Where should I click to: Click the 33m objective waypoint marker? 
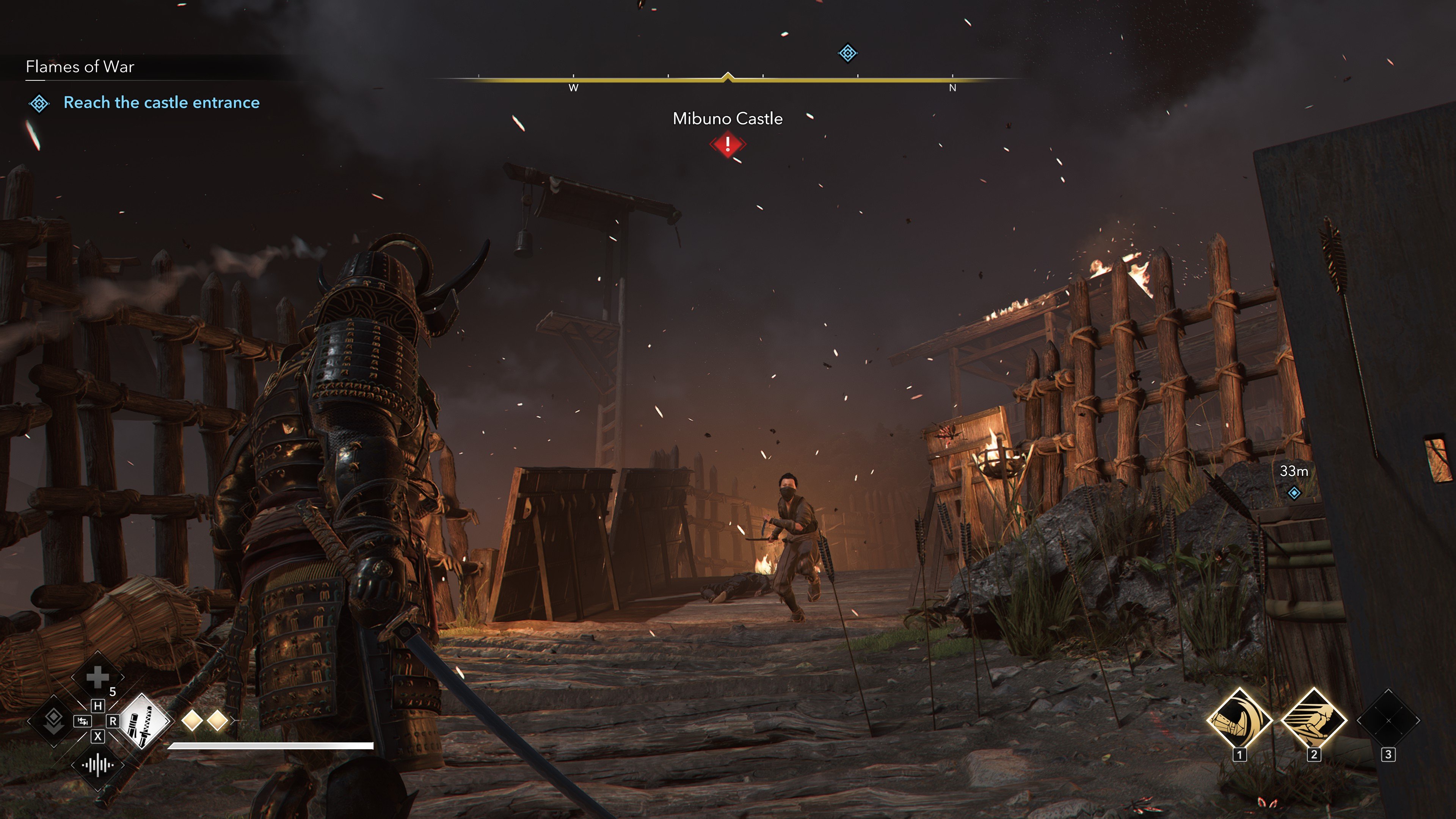(x=1294, y=493)
